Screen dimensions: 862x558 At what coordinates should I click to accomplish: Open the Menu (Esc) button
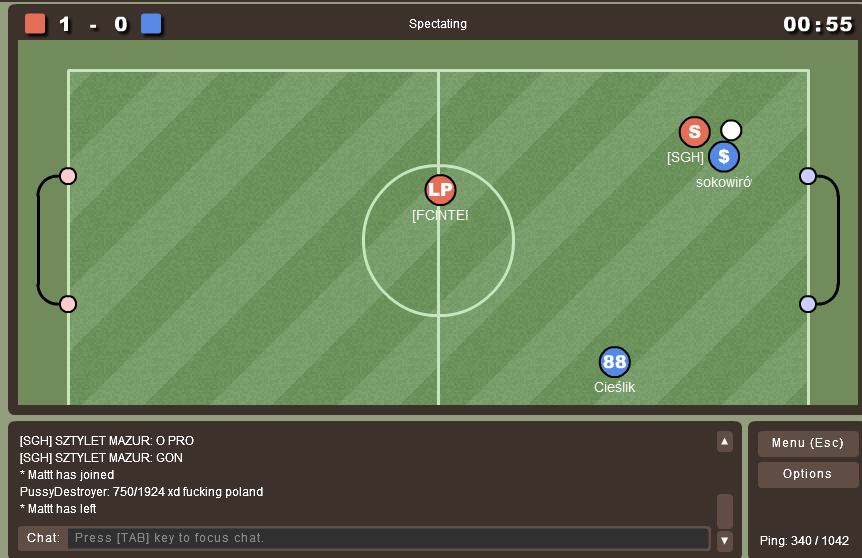pos(807,443)
